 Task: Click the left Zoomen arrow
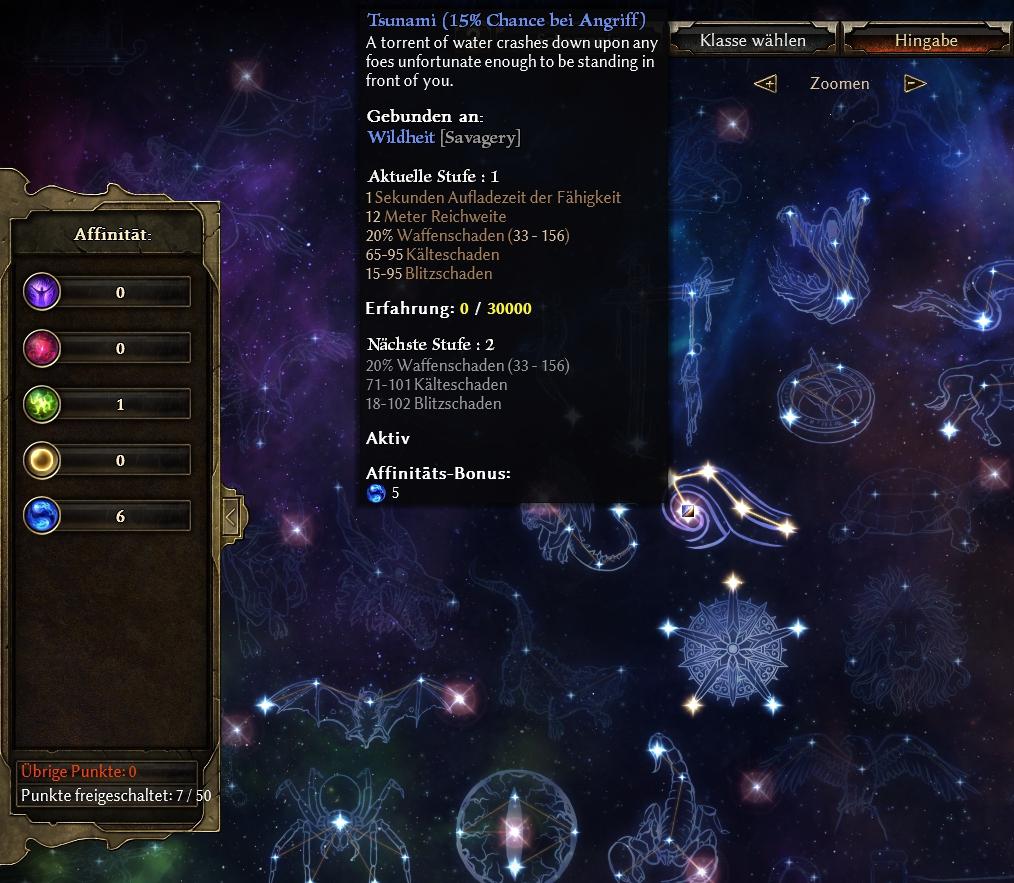click(765, 84)
